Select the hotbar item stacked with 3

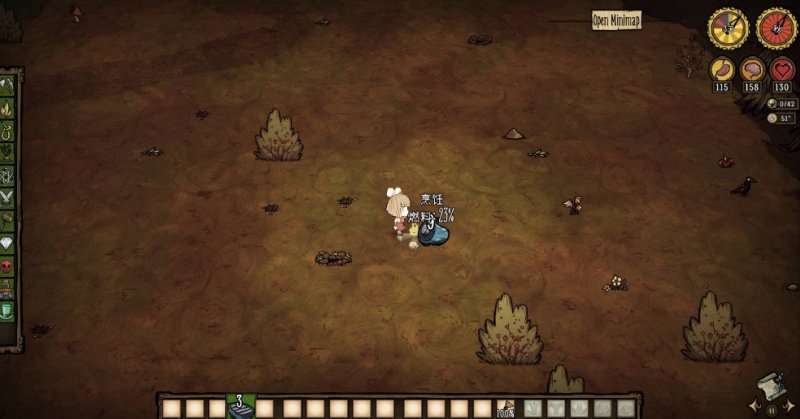pos(240,407)
